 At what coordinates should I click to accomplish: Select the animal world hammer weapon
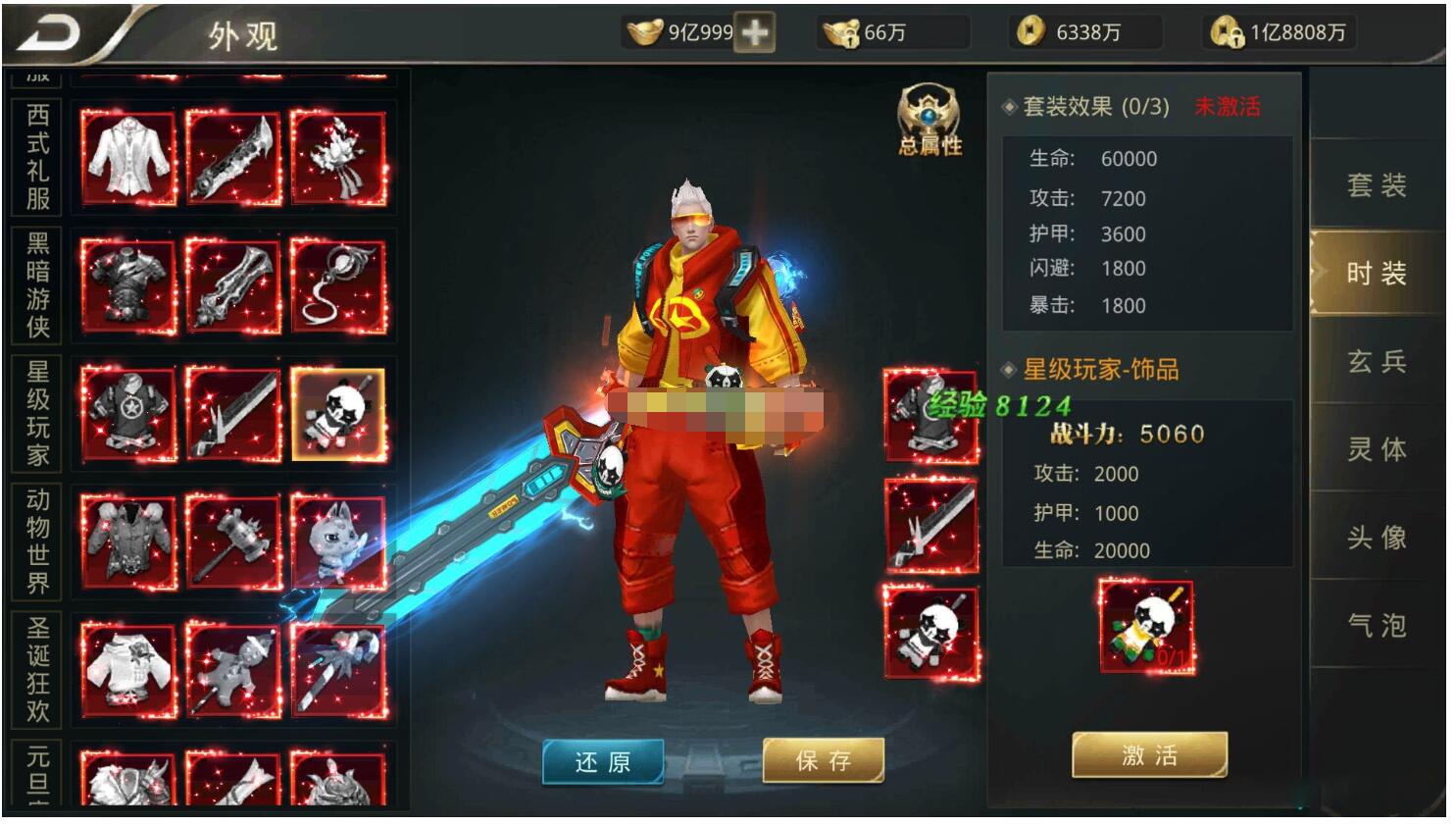click(x=233, y=542)
